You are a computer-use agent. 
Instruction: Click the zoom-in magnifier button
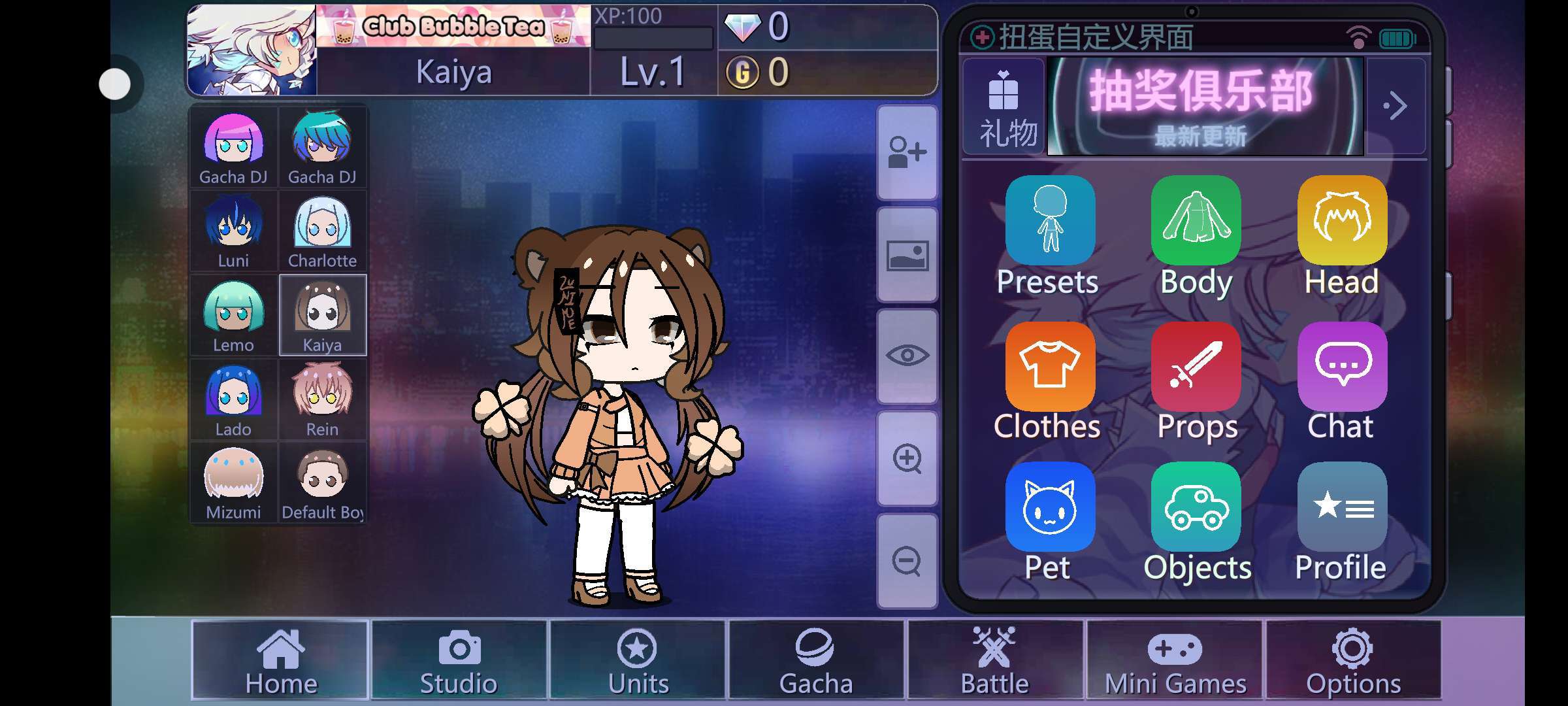[x=907, y=459]
